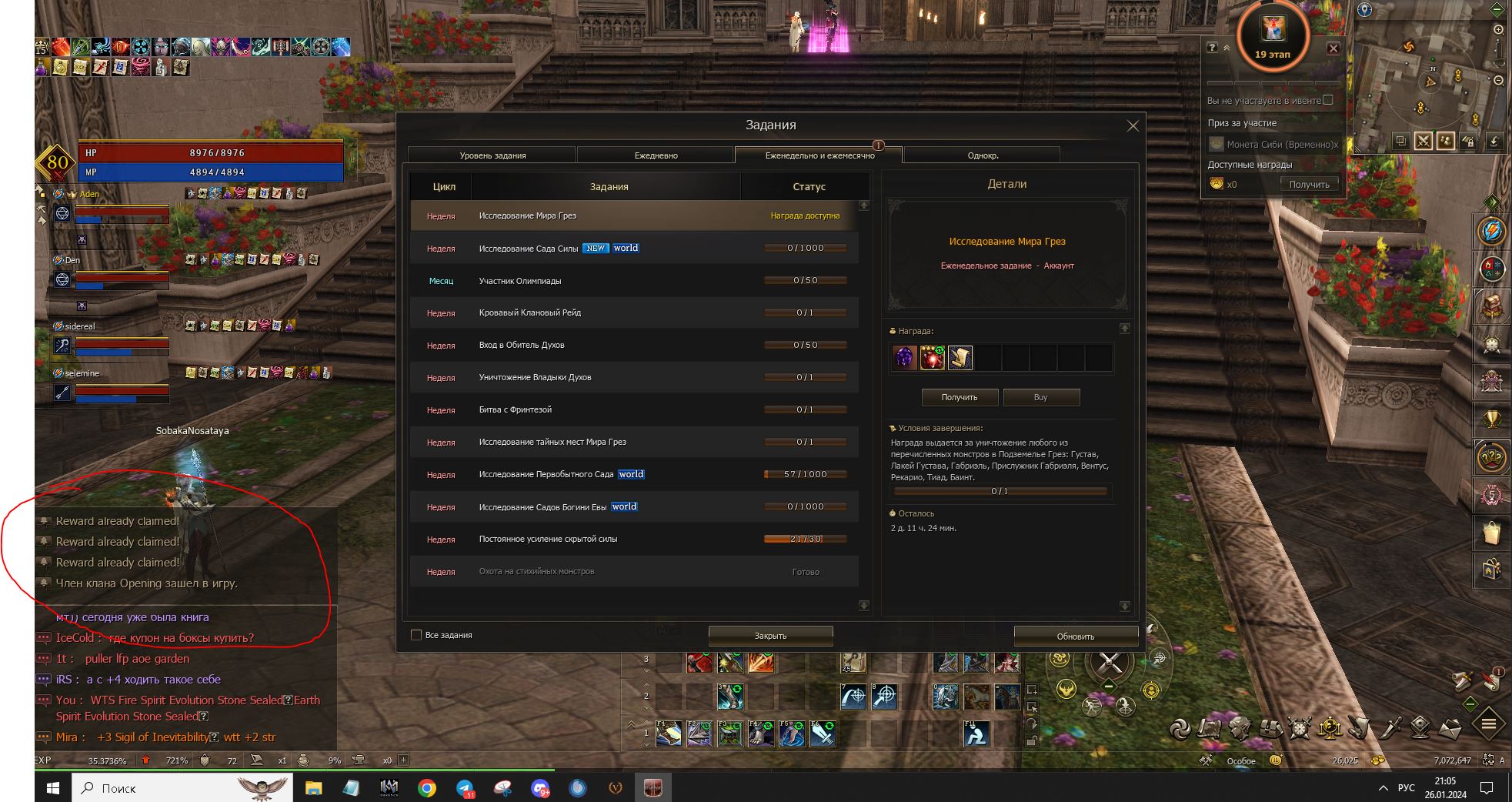
Task: Claim reward with the Получить button under Награда
Action: [960, 397]
